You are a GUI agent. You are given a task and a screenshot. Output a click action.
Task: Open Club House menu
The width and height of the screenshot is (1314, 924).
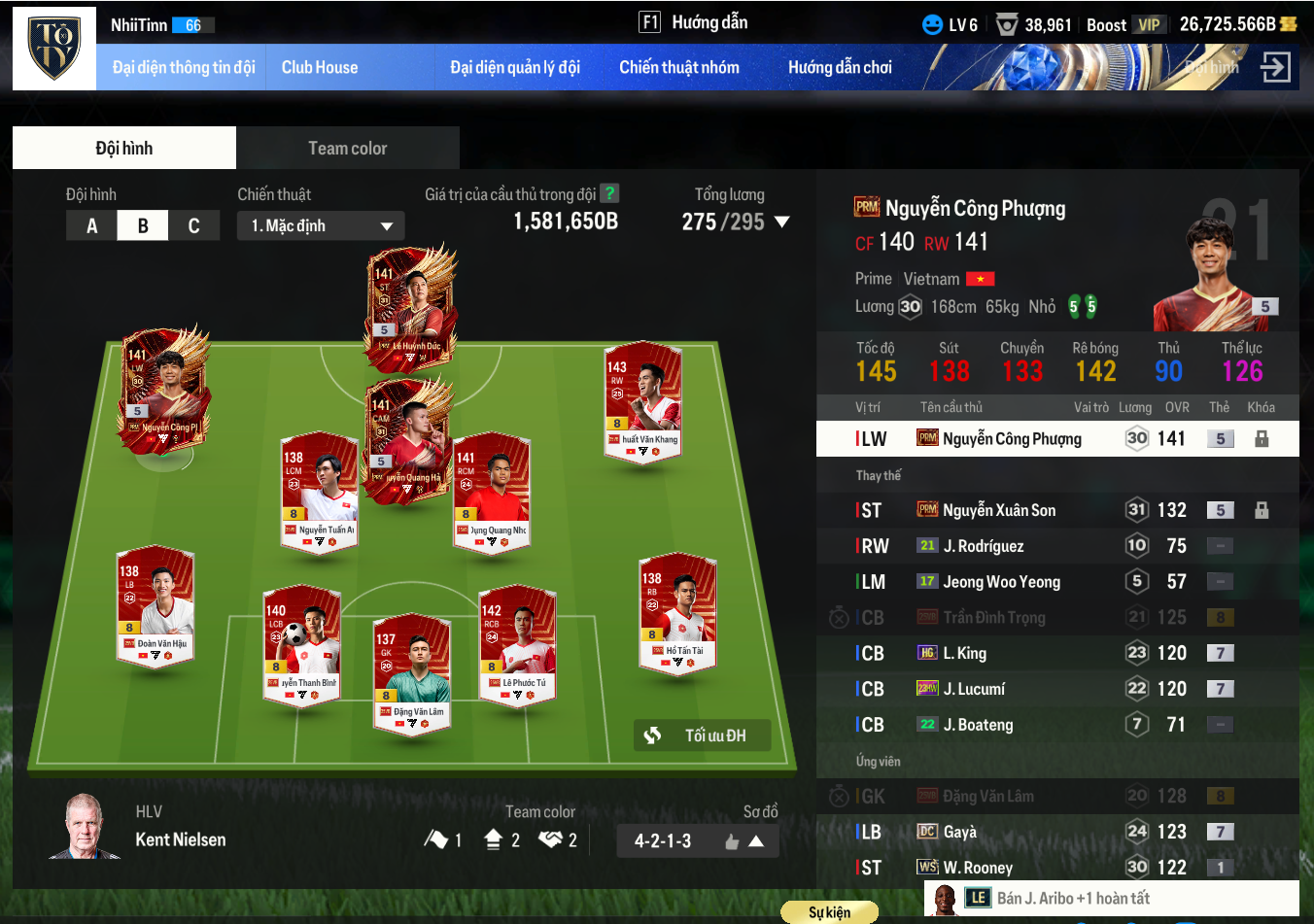[320, 68]
